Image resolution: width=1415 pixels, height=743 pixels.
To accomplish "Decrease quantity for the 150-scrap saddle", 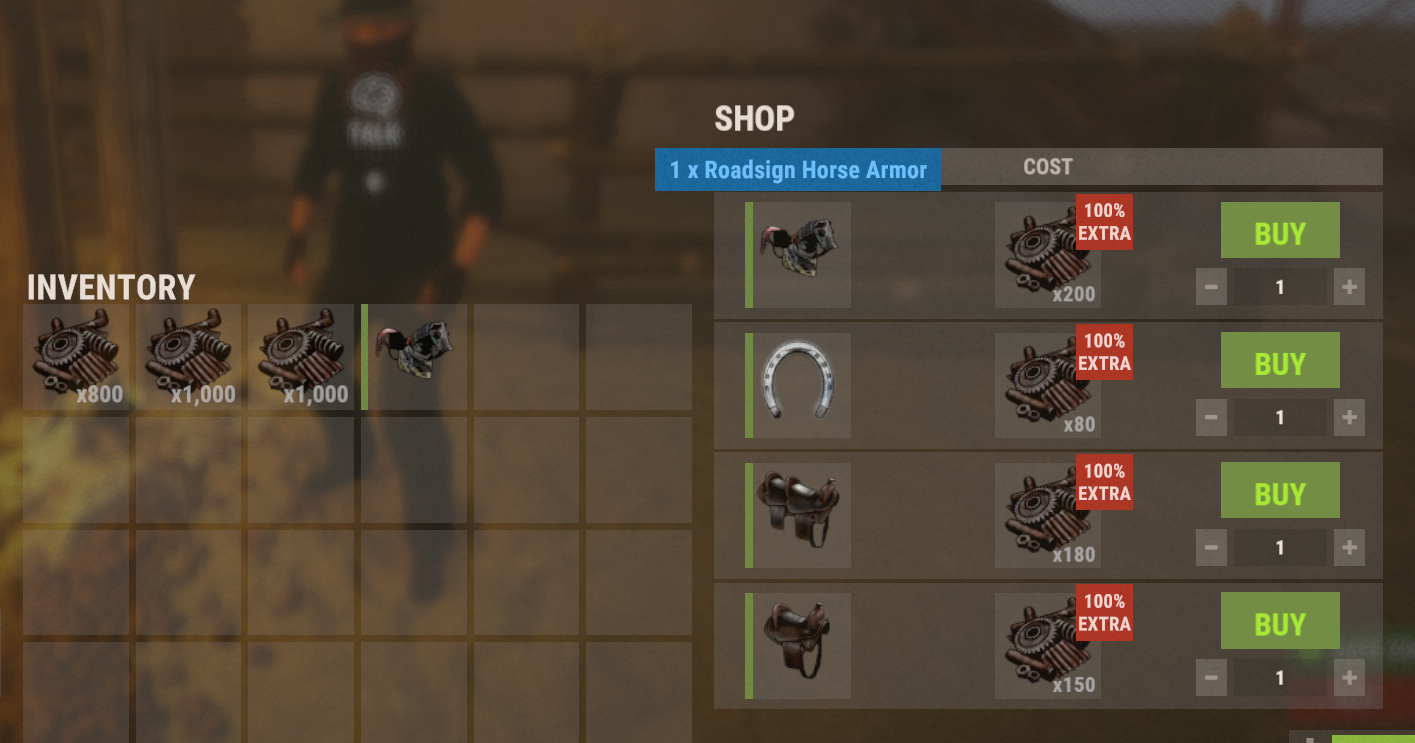I will (1211, 678).
